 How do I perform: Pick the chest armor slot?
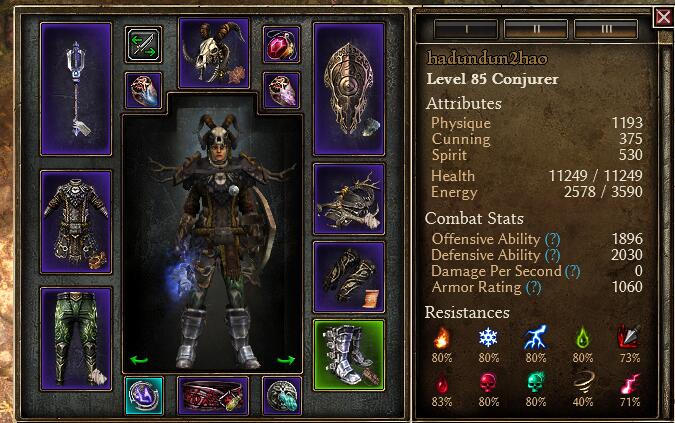point(76,222)
